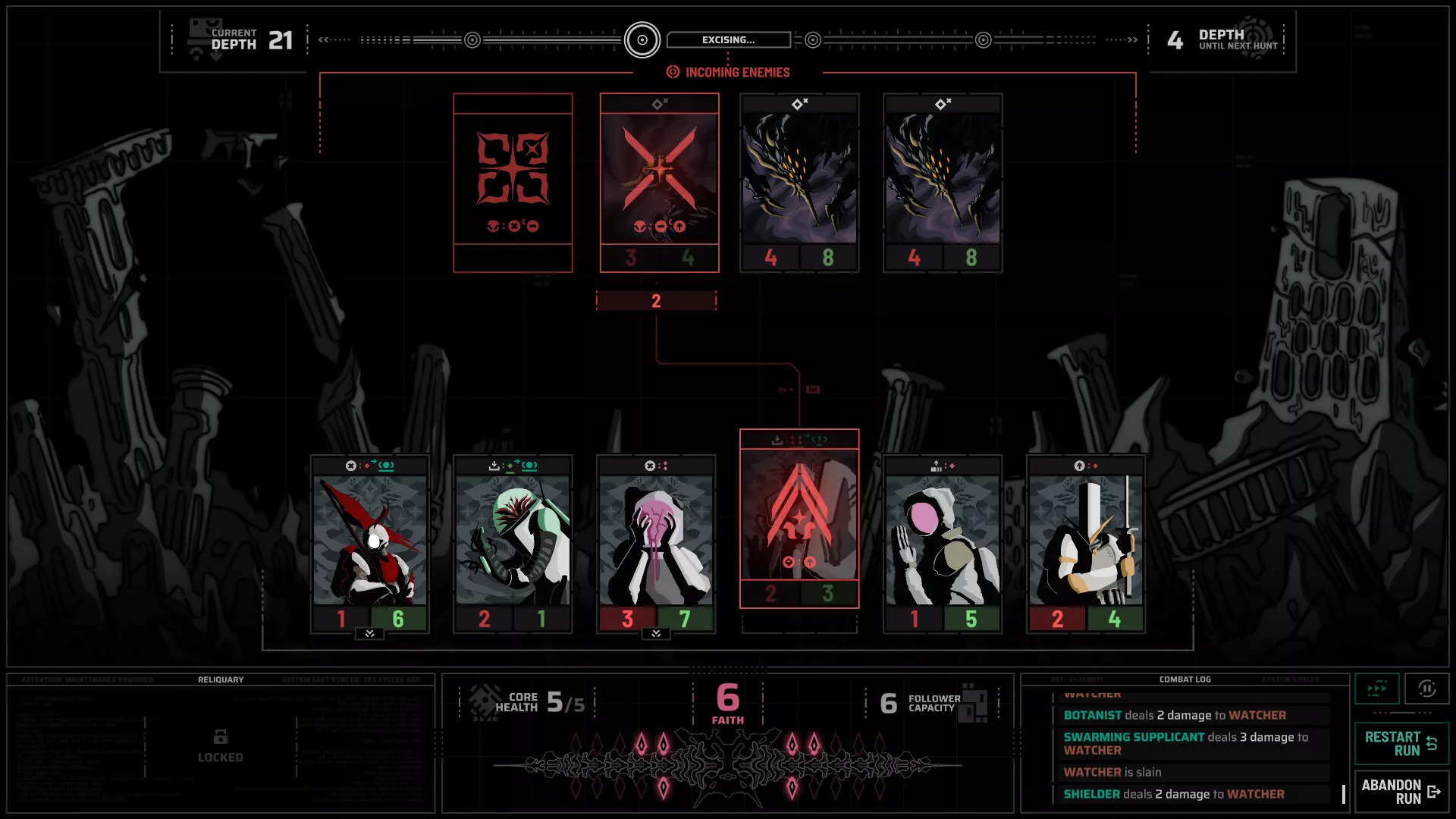The width and height of the screenshot is (1456, 819).
Task: Select the red-cloaked follower card
Action: click(x=370, y=544)
